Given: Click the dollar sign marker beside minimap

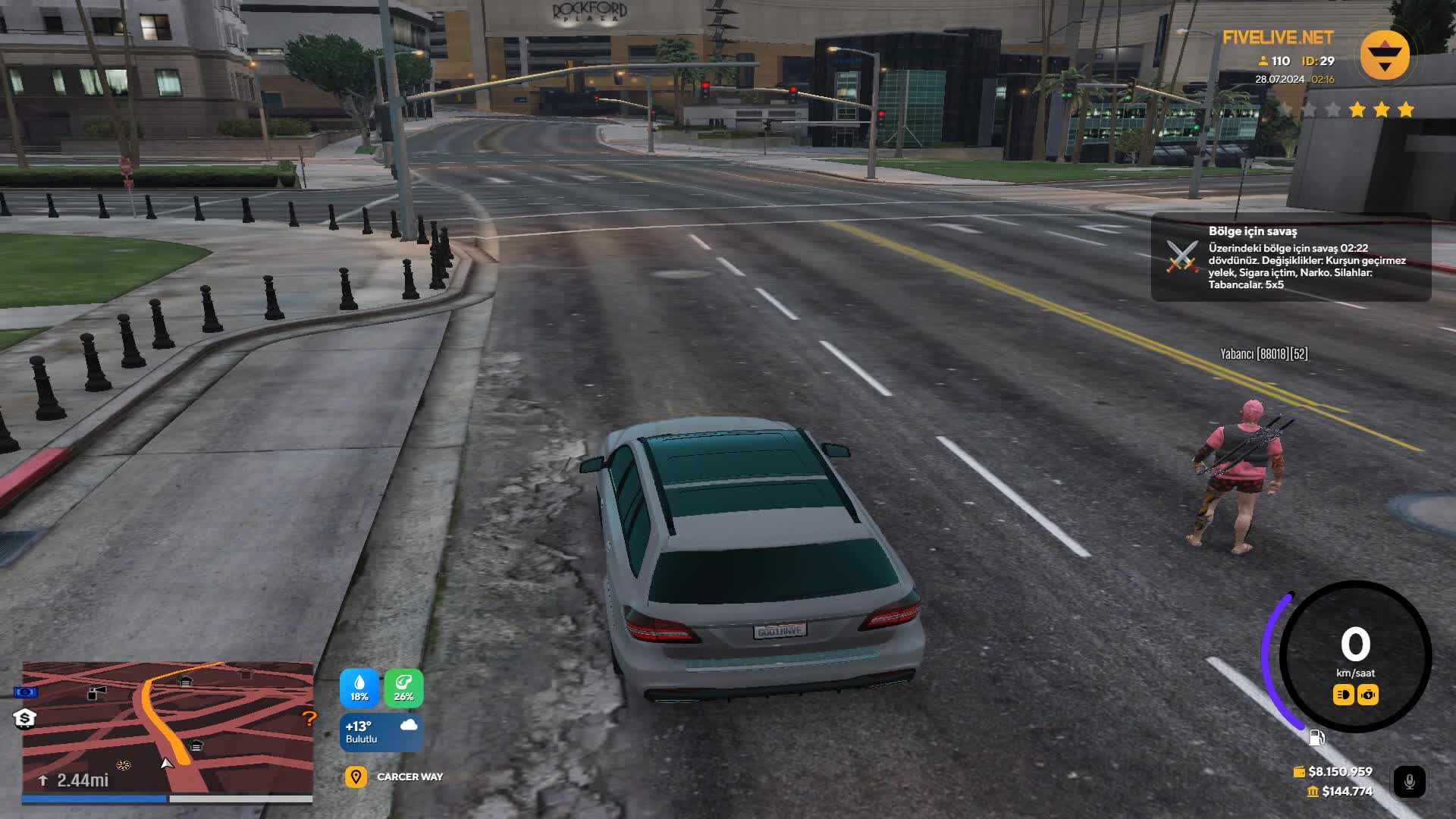Looking at the screenshot, I should pos(24,718).
